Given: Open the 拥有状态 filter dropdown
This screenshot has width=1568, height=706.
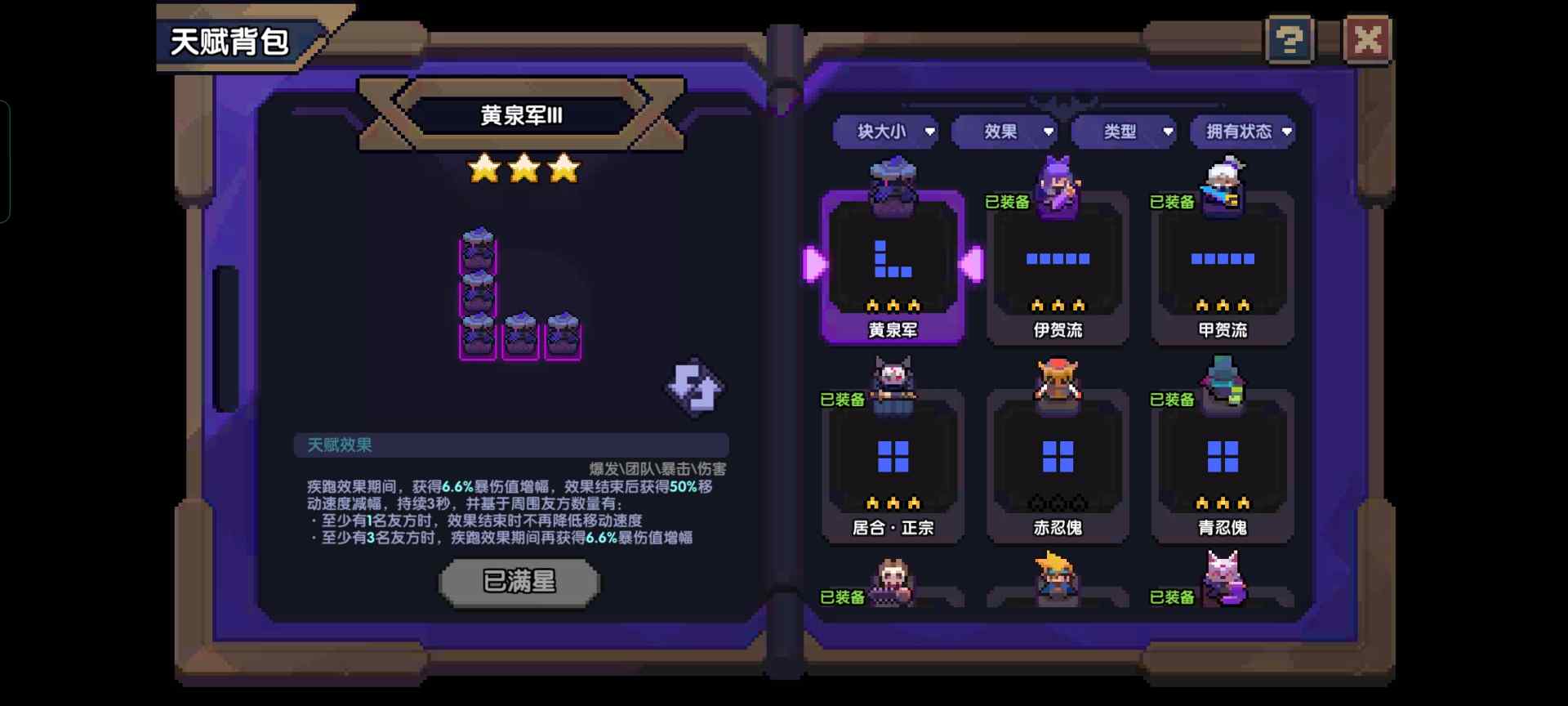Looking at the screenshot, I should (x=1242, y=132).
